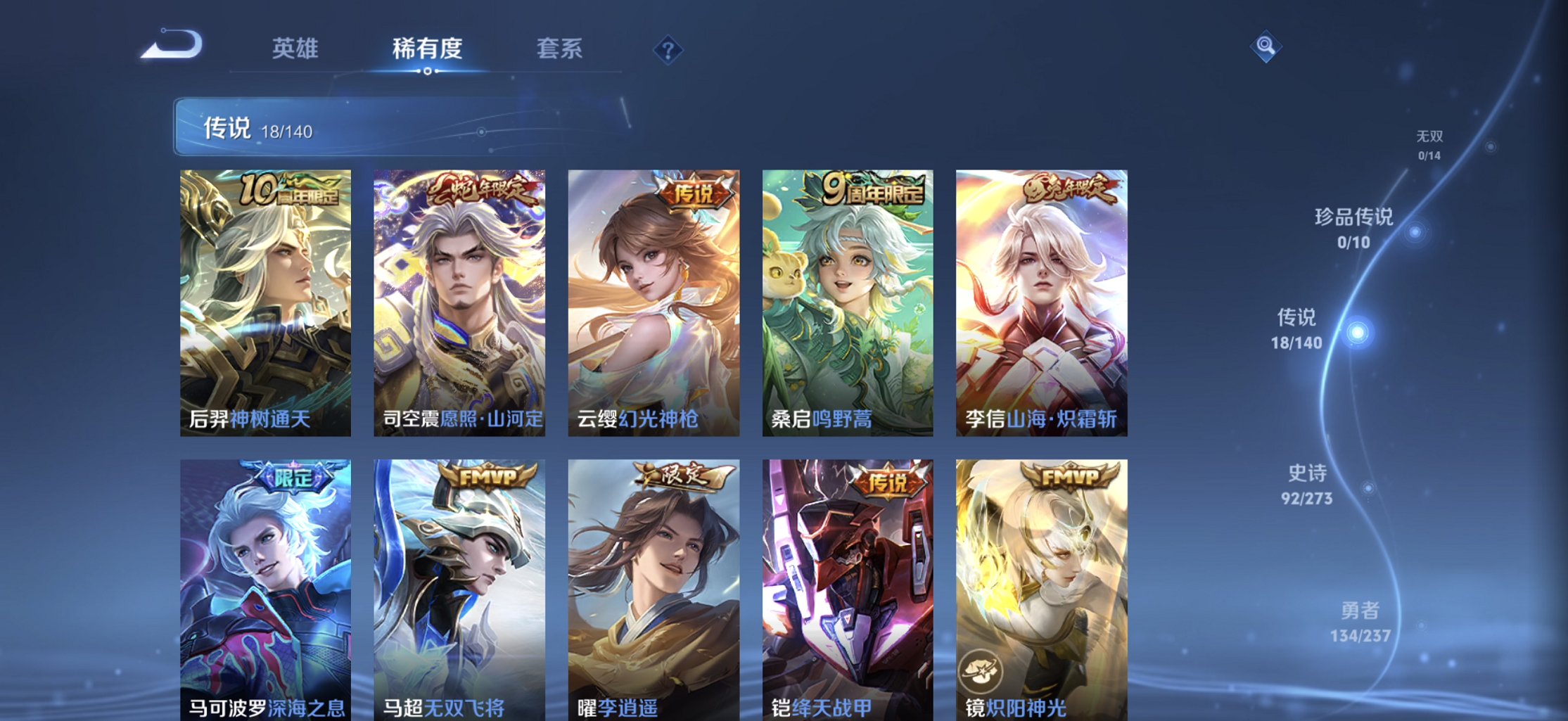The image size is (1568, 721).
Task: Switch to the 套系 tab
Action: click(x=560, y=49)
